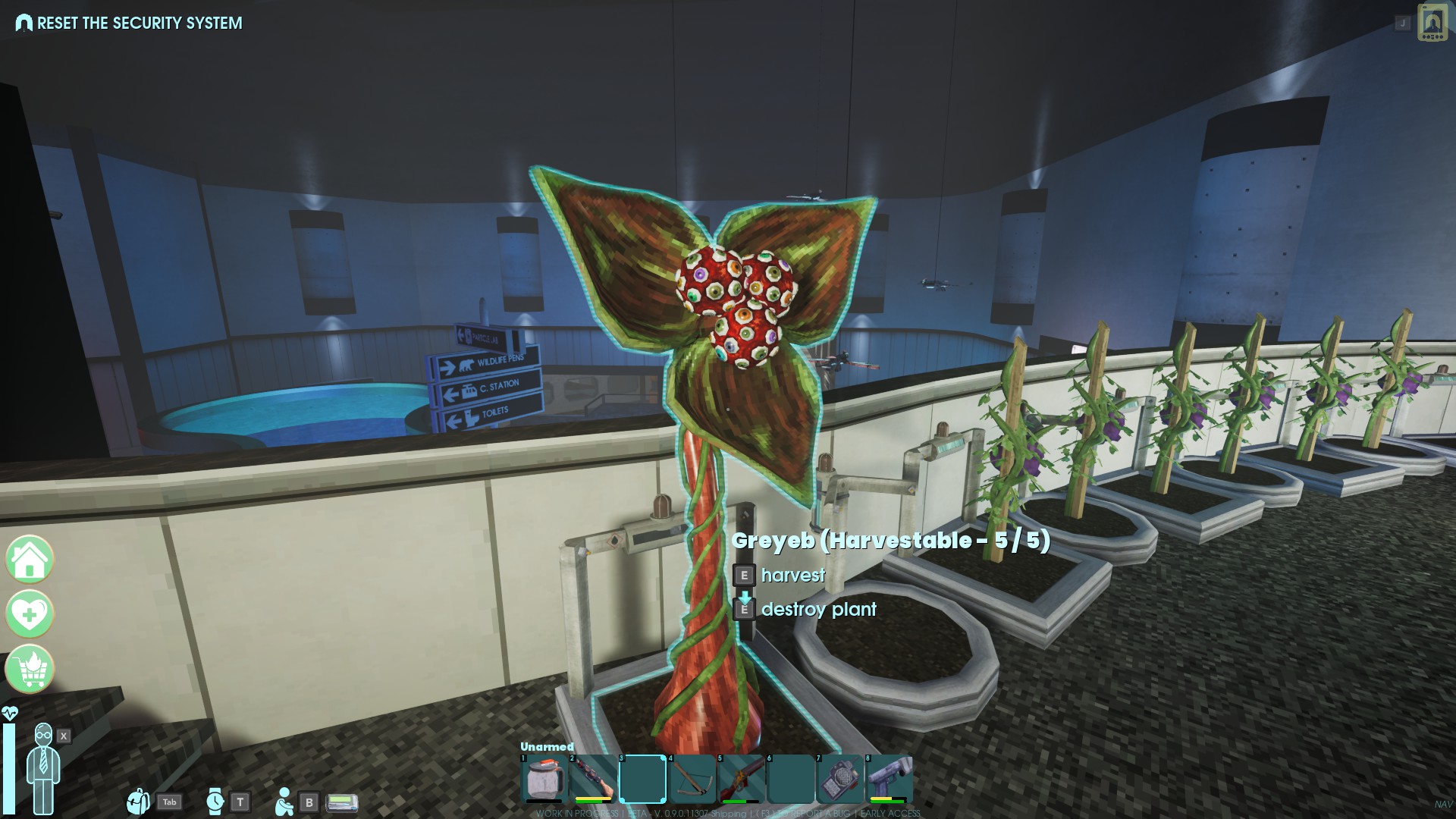Open the backpack inventory icon
The image size is (1456, 819).
[x=138, y=801]
